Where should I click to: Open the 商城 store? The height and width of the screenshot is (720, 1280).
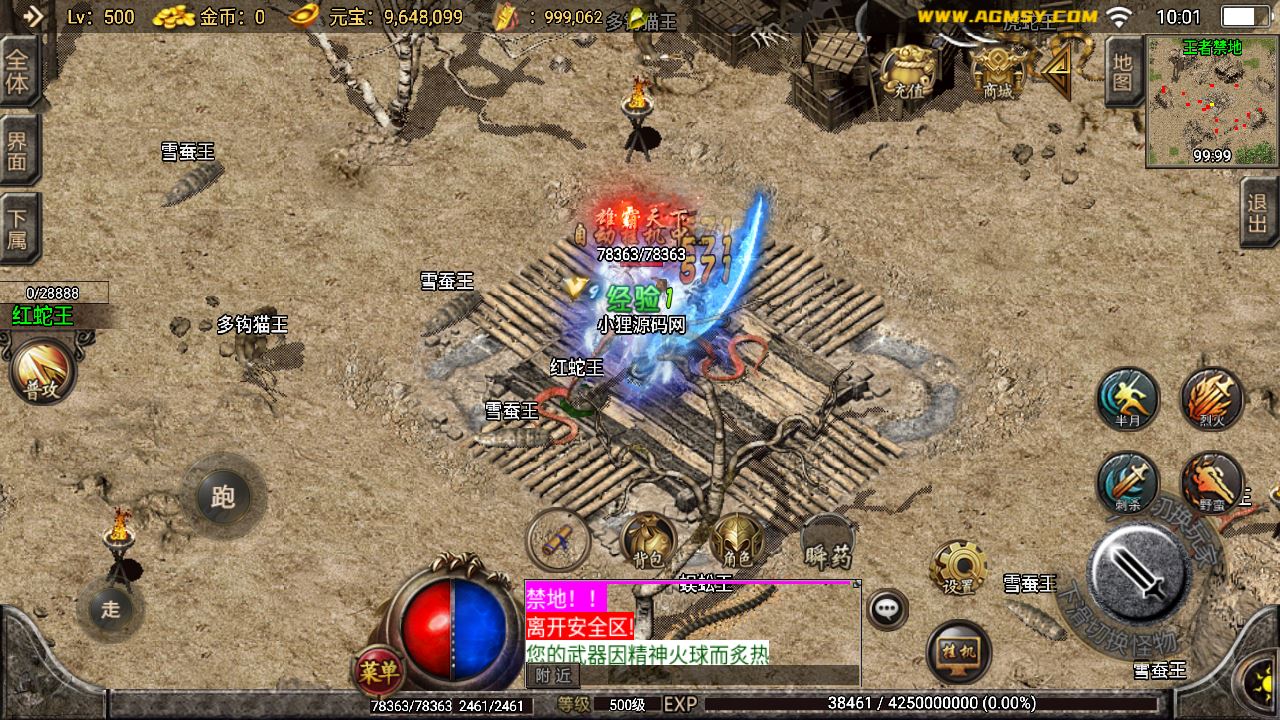[997, 70]
